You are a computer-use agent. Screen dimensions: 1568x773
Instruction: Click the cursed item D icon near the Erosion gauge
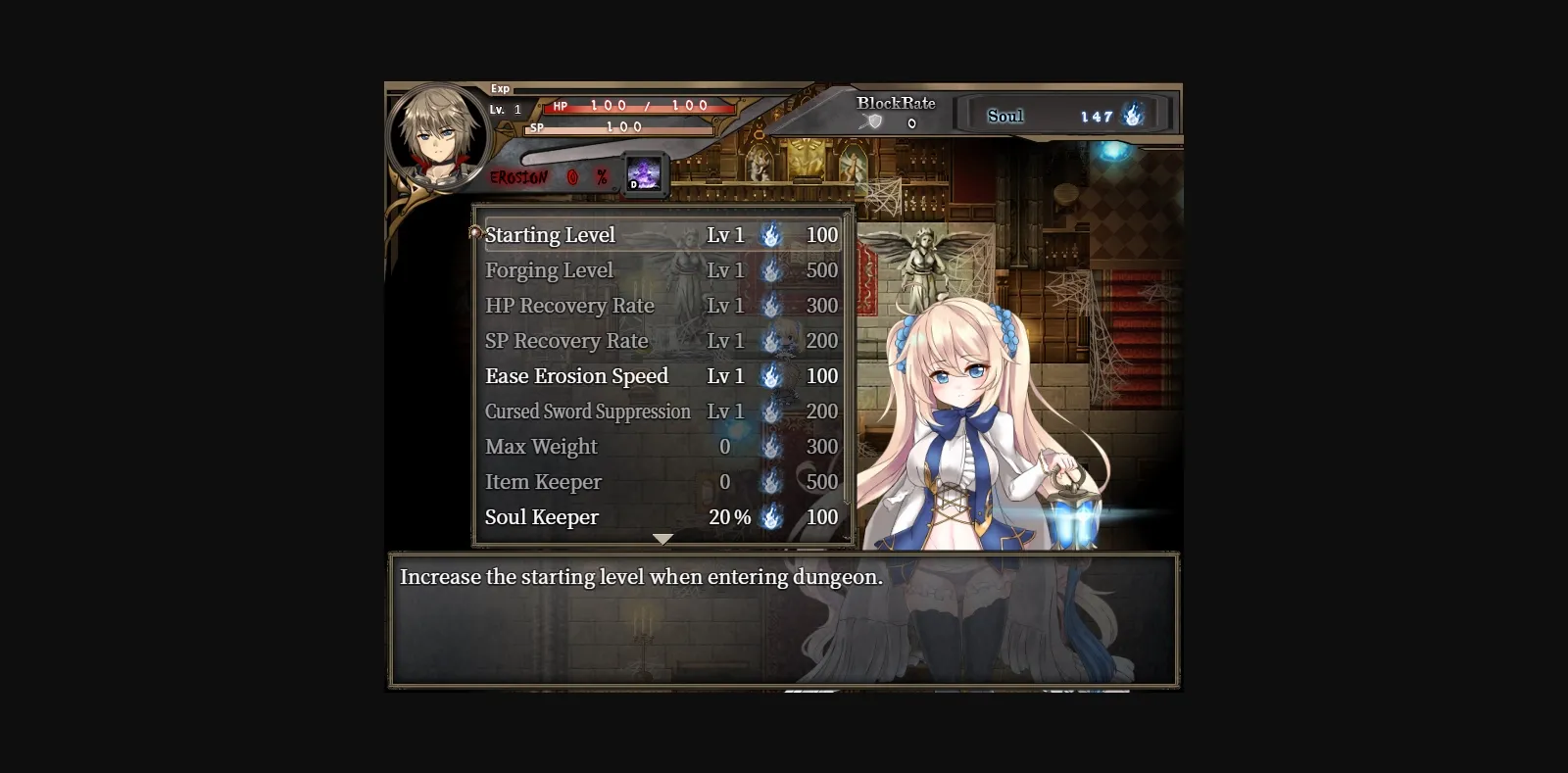(647, 173)
